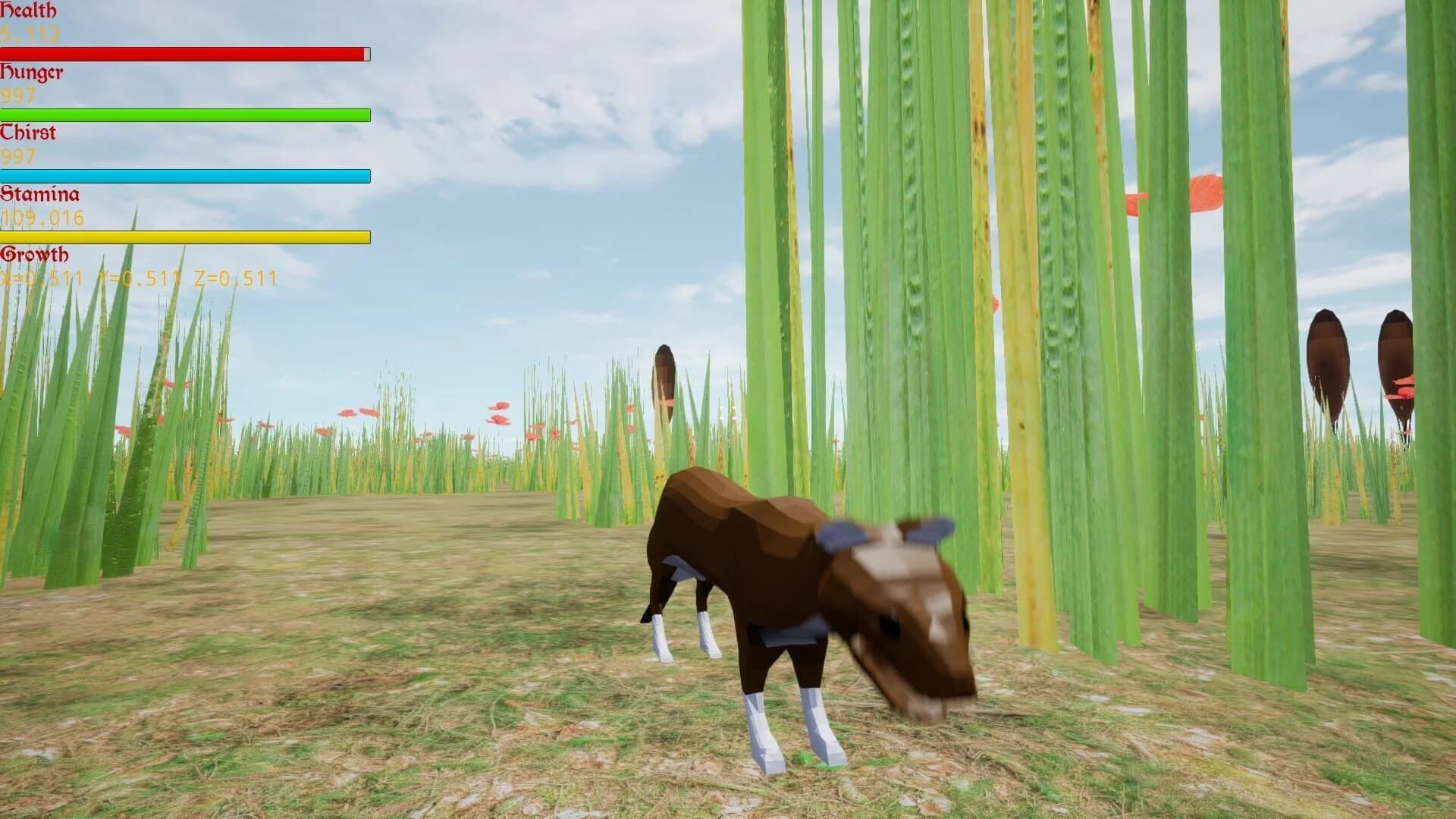Click the Health stat label

click(29, 11)
